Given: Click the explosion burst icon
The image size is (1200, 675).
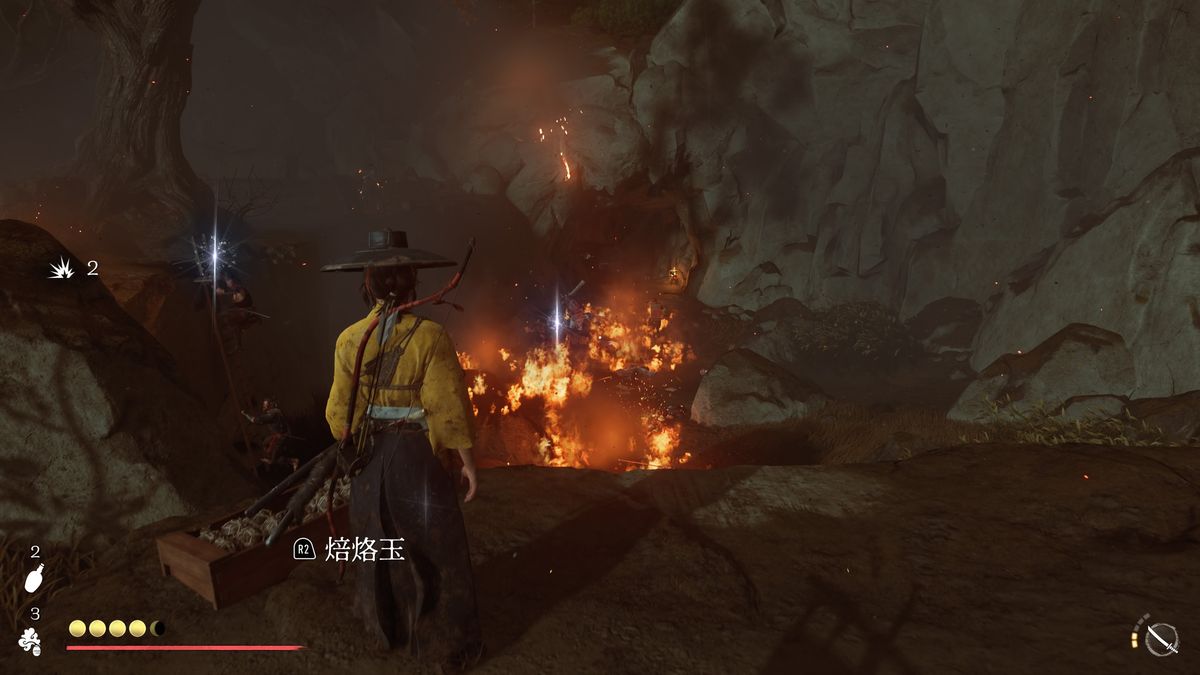Looking at the screenshot, I should point(62,268).
